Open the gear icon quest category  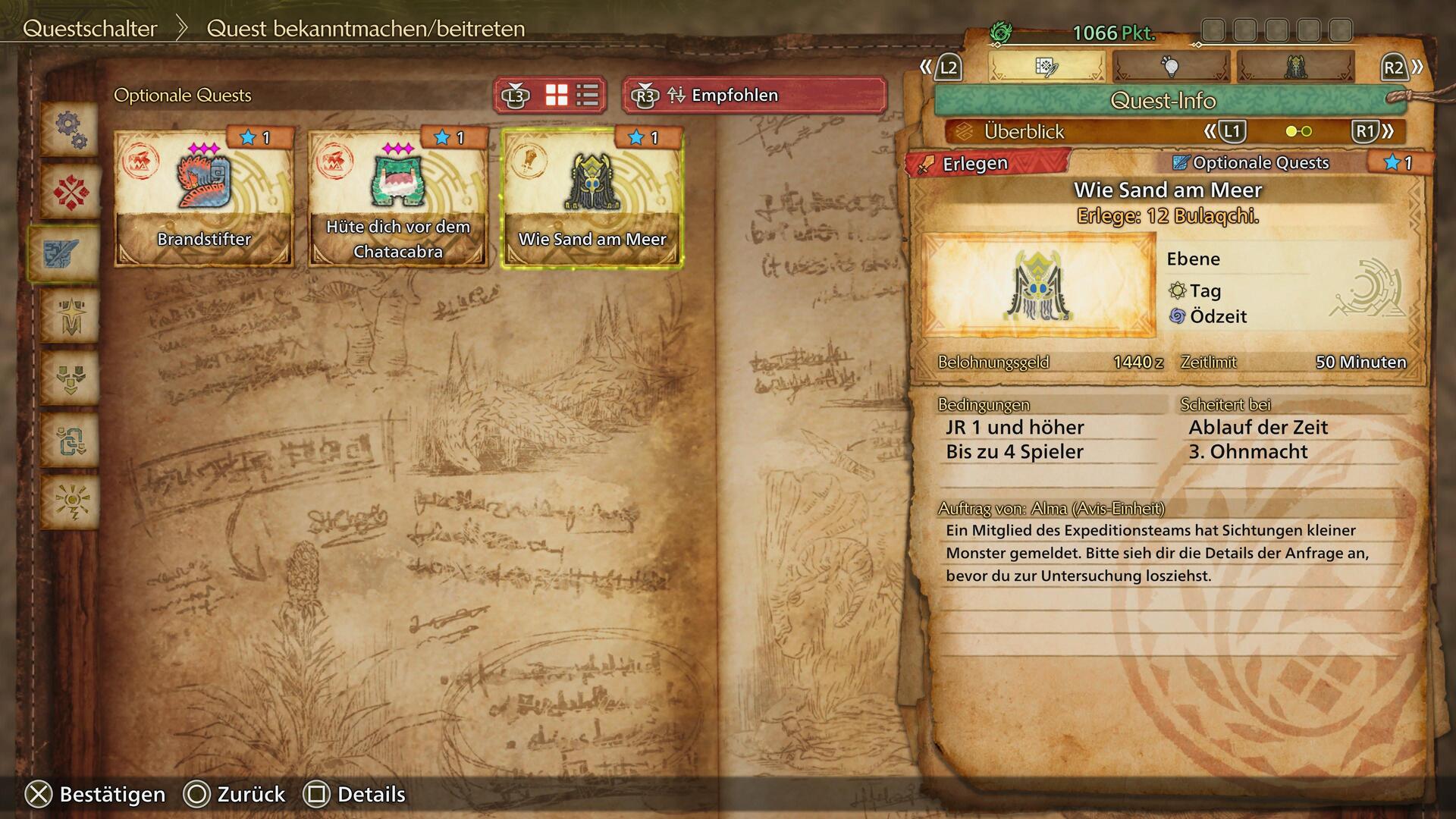pyautogui.click(x=71, y=129)
